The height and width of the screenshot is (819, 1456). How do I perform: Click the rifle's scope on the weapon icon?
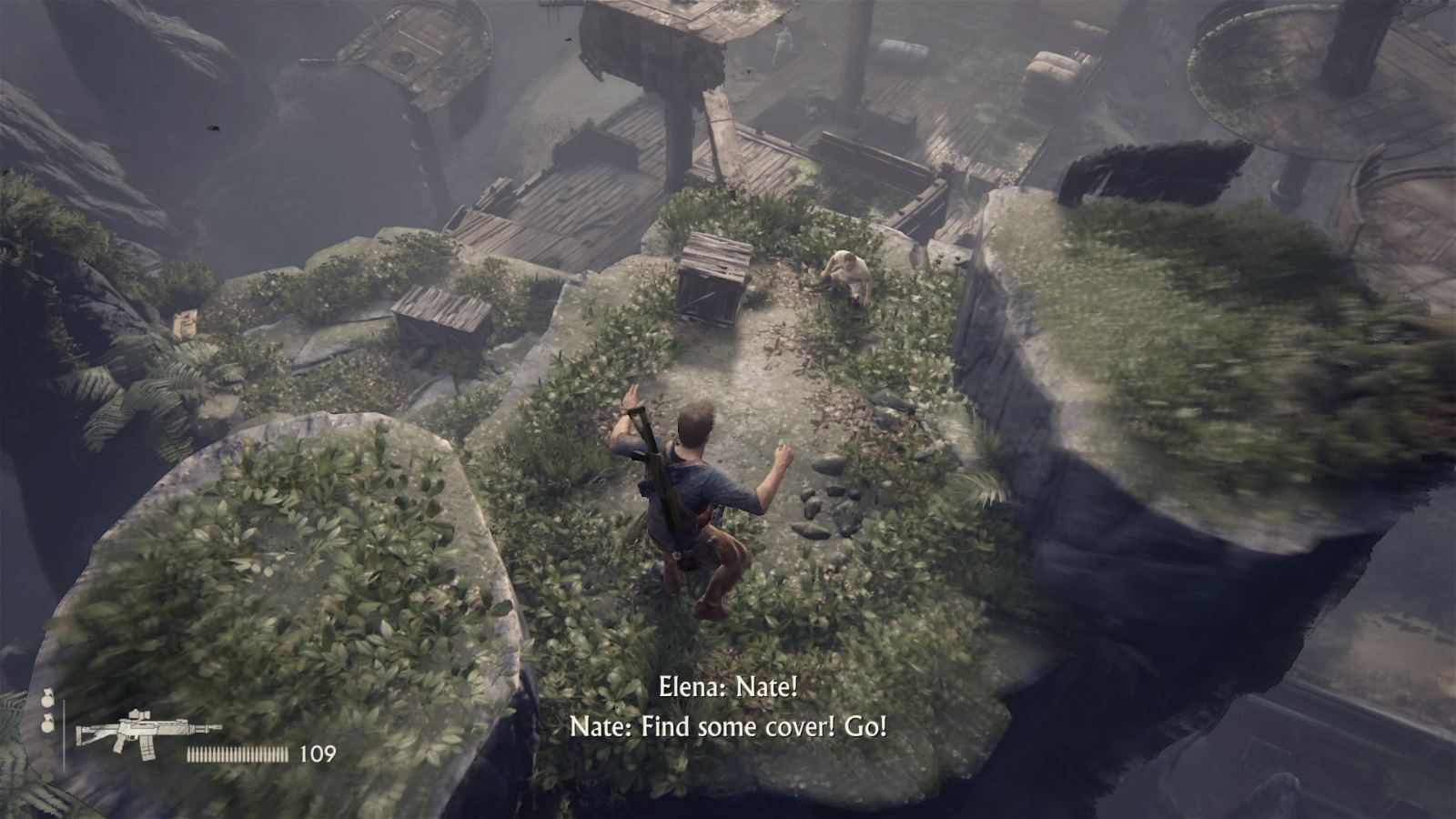[x=135, y=716]
